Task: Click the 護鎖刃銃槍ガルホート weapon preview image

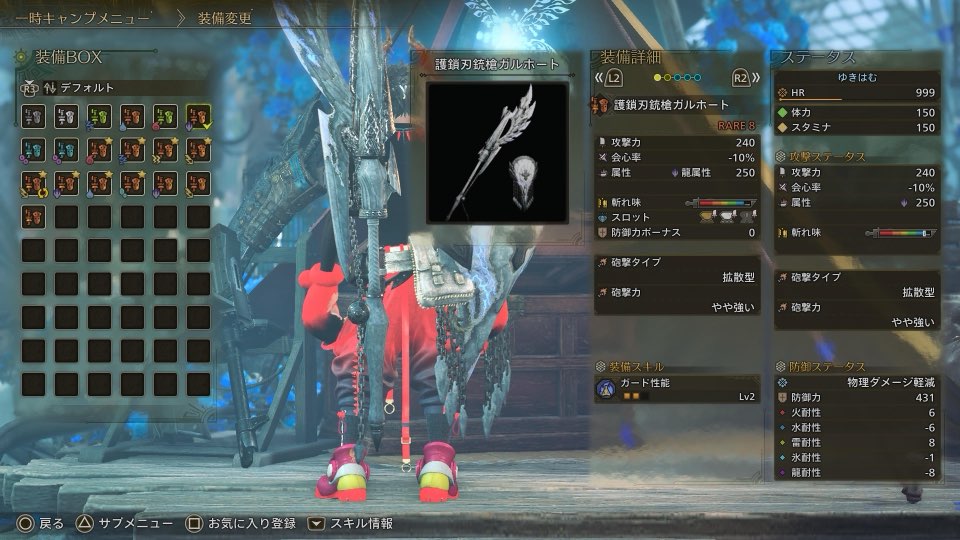Action: [498, 151]
